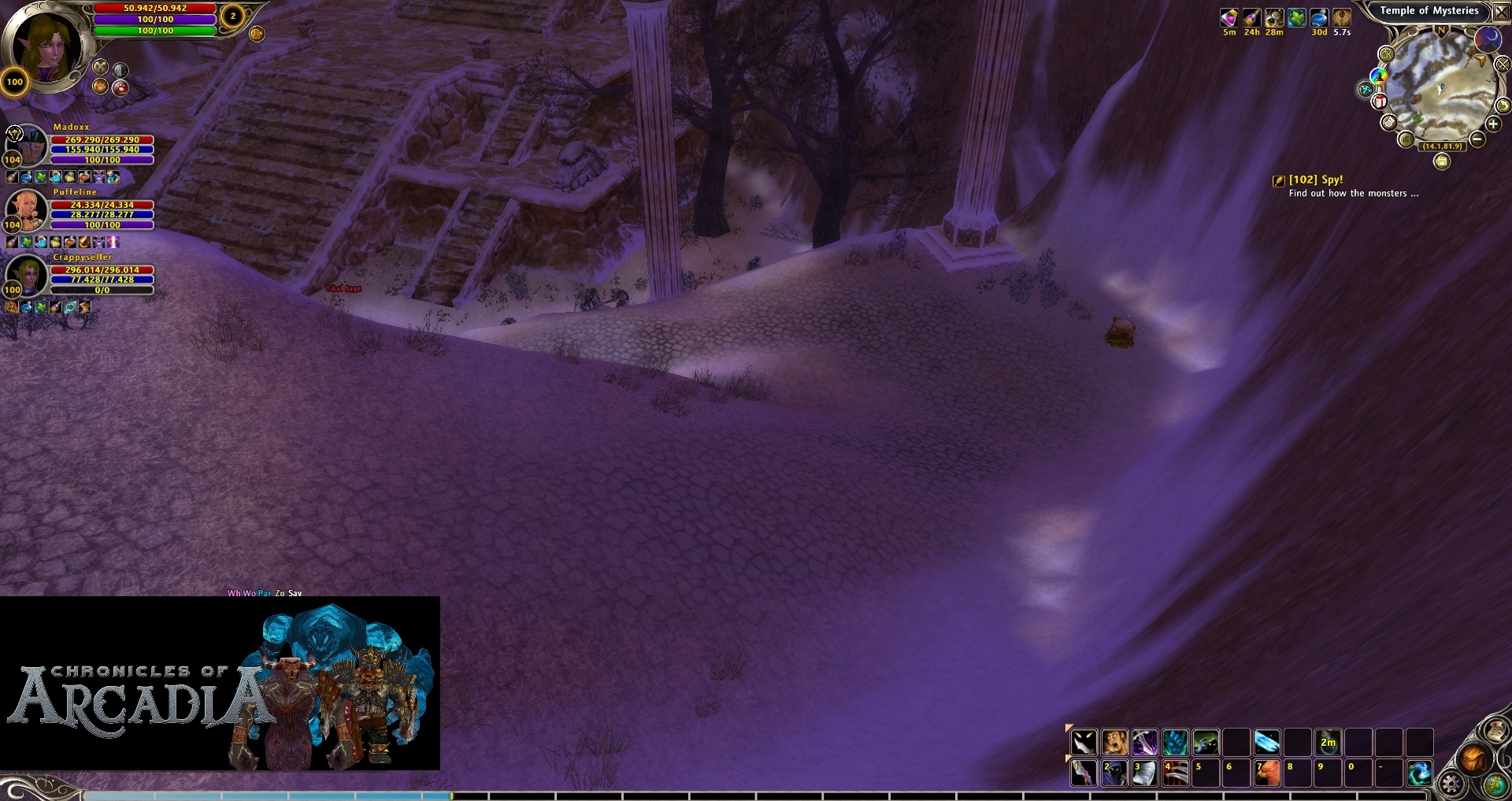This screenshot has height=801, width=1512.
Task: Select your own elf character portrait
Action: (46, 45)
